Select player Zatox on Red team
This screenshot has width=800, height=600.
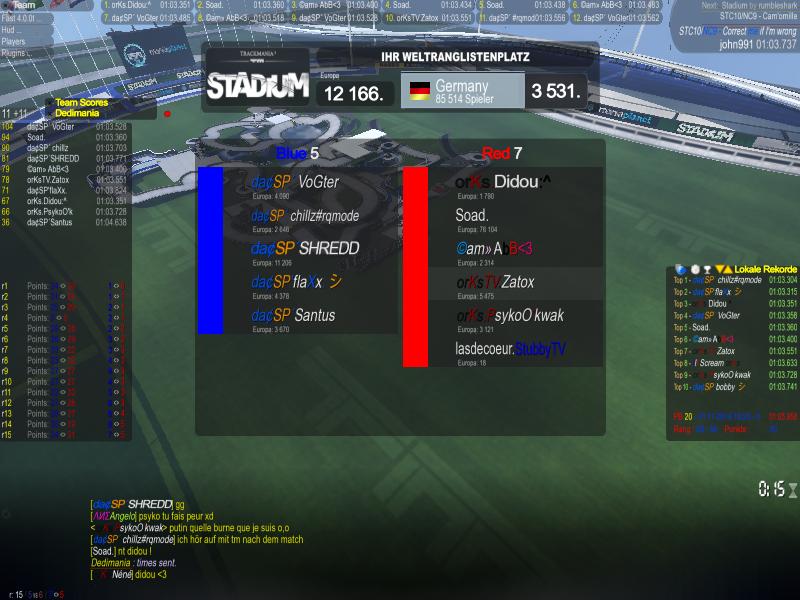495,282
